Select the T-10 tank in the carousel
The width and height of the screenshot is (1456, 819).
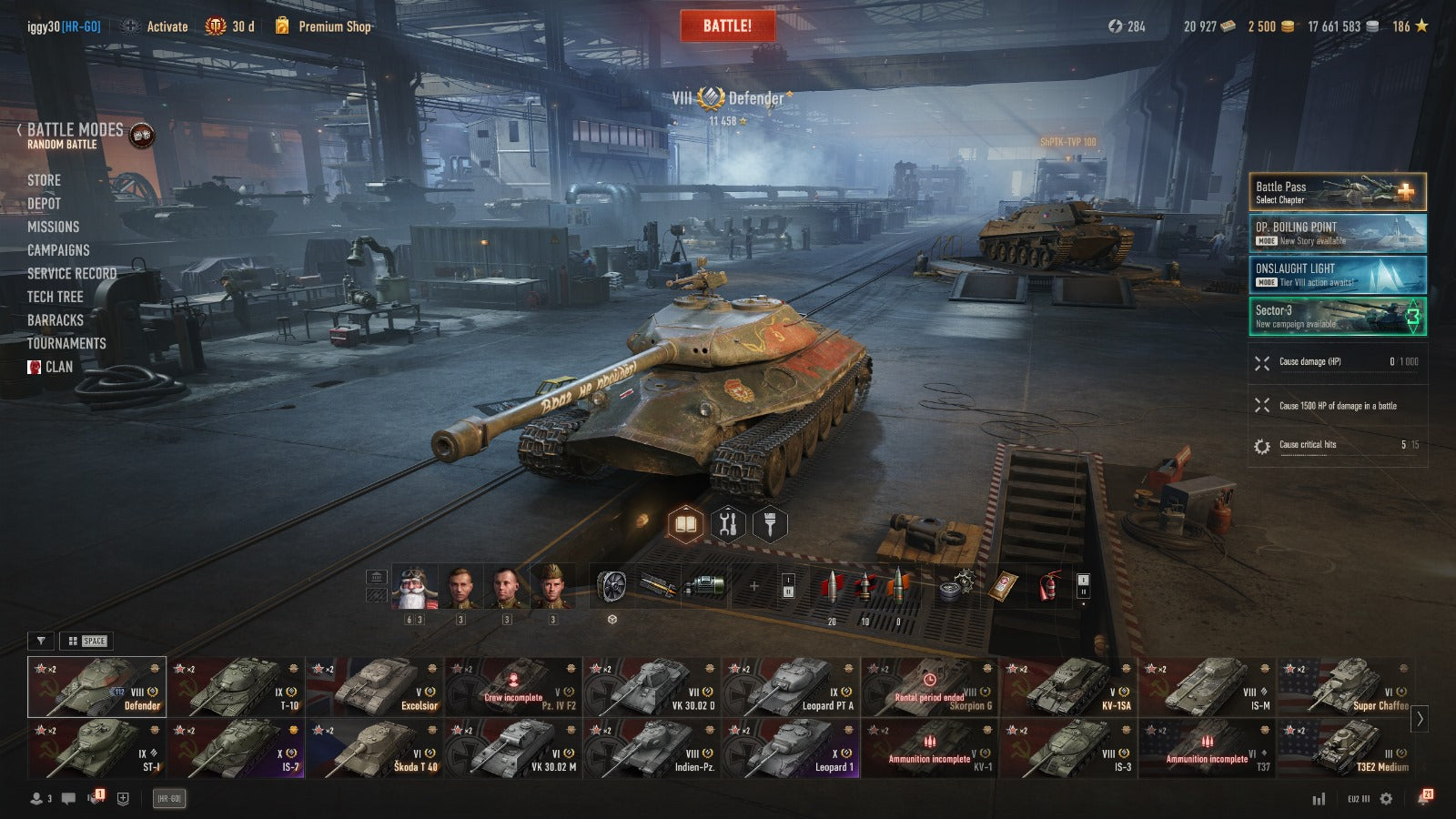point(236,687)
